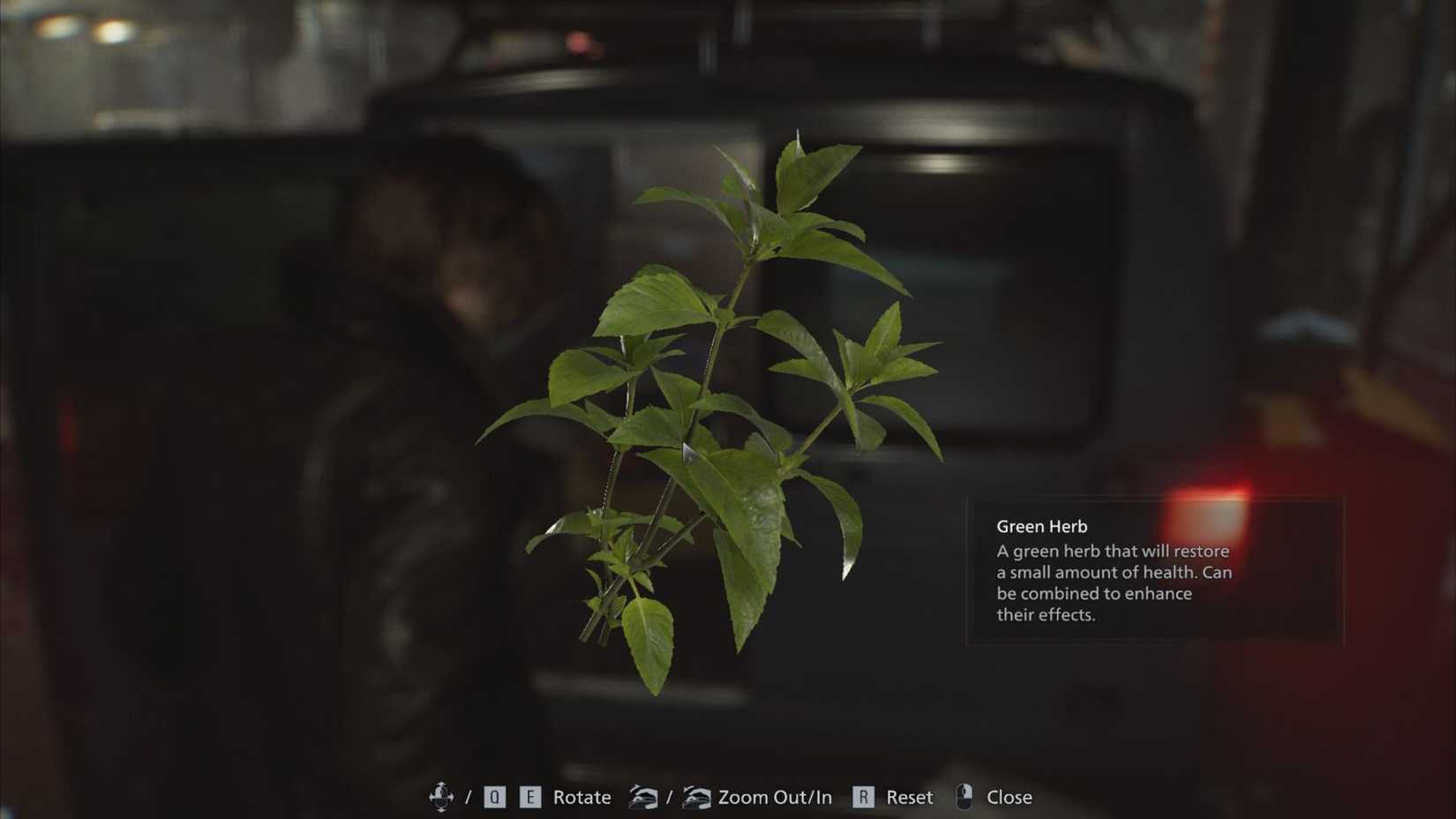
Task: Click the Reset label
Action: [909, 796]
